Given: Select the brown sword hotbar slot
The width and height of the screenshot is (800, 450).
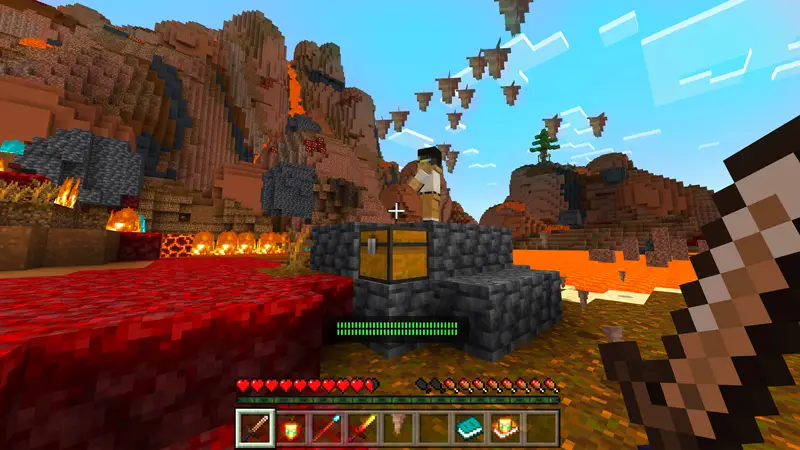Looking at the screenshot, I should [253, 428].
